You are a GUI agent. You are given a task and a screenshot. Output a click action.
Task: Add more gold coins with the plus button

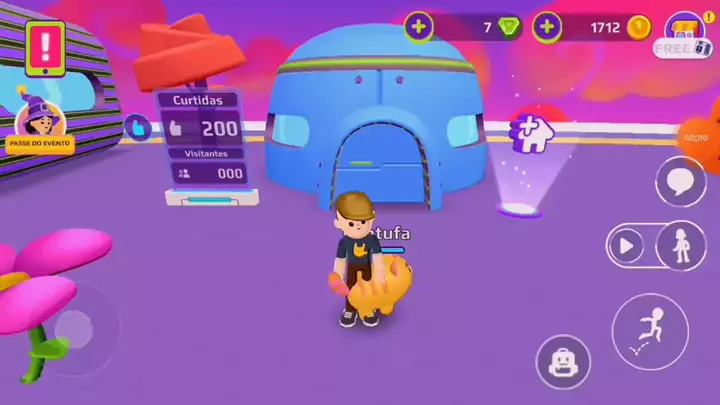coord(547,27)
